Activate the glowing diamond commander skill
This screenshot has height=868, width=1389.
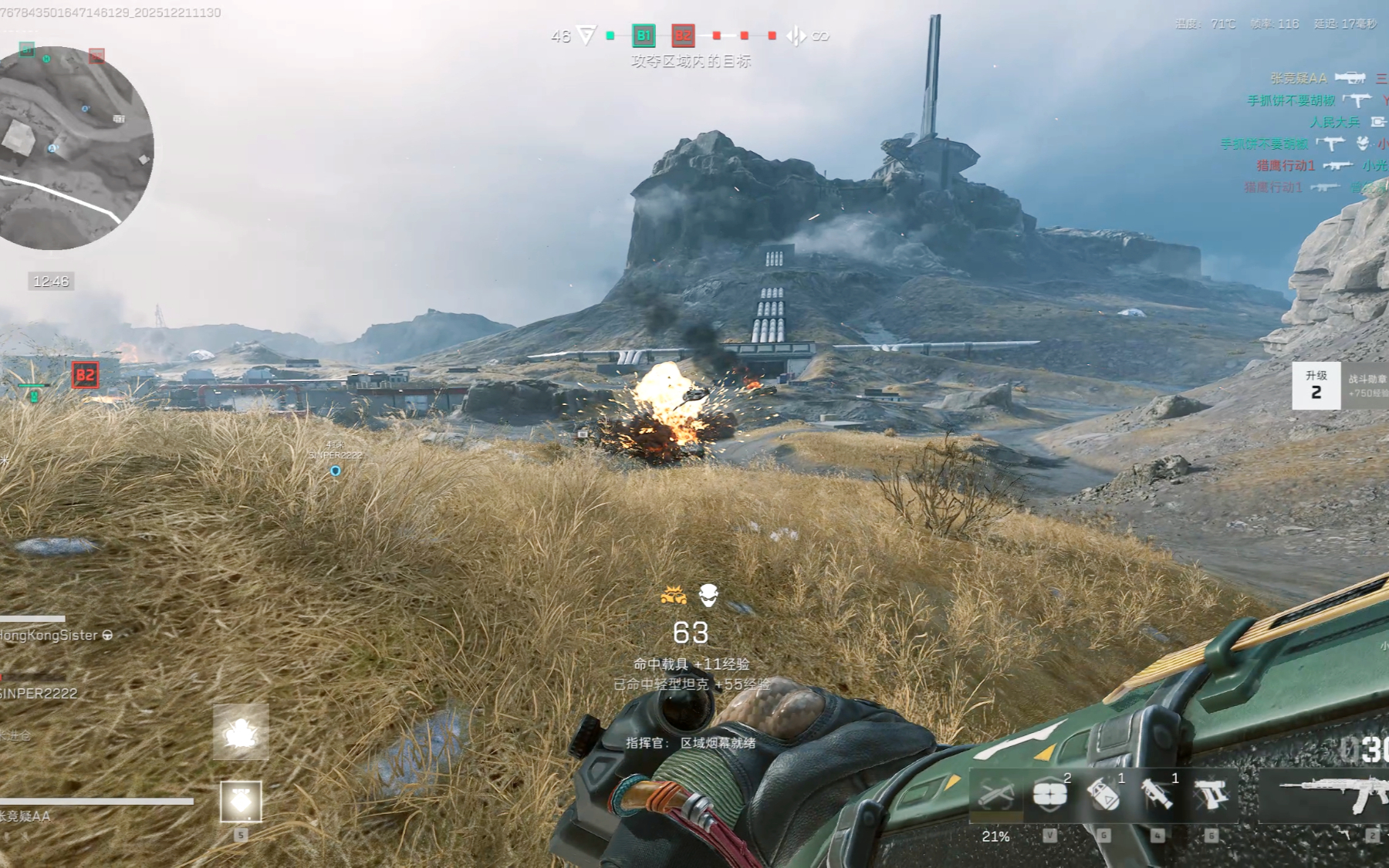(241, 801)
